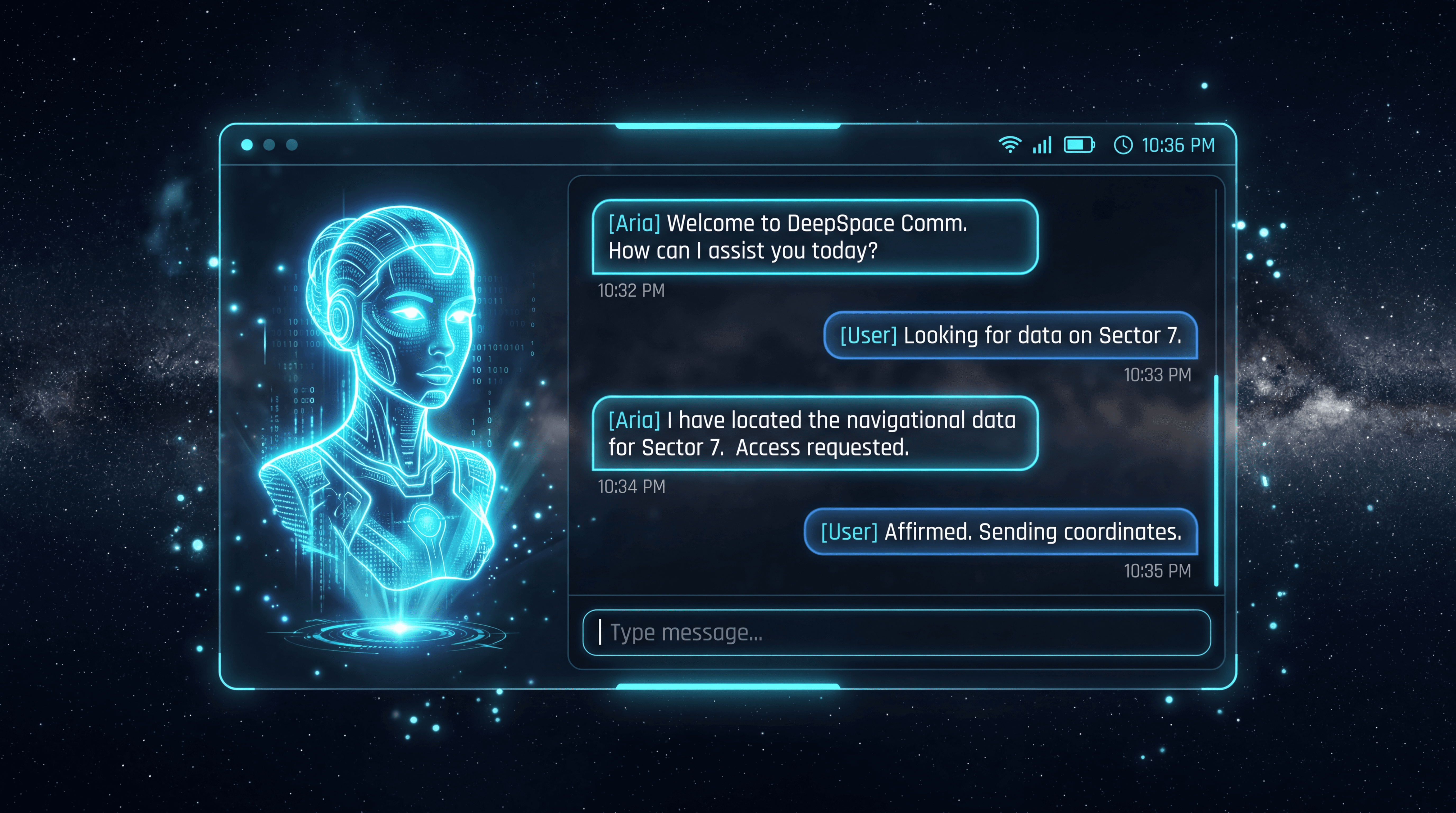Viewport: 1456px width, 813px height.
Task: Click the chat panel scrollbar
Action: 1216,481
